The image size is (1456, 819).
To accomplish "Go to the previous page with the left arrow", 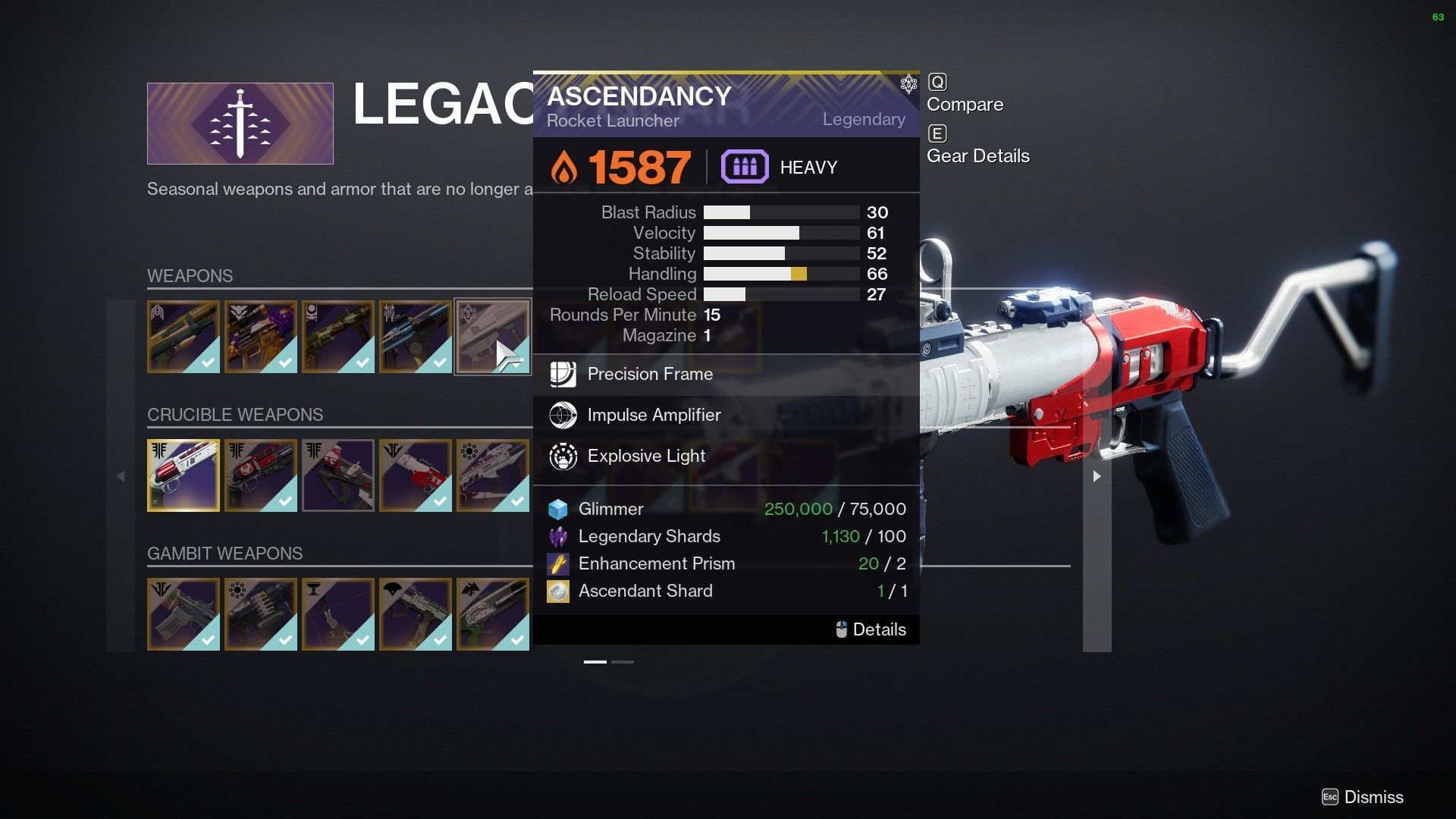I will tap(121, 476).
